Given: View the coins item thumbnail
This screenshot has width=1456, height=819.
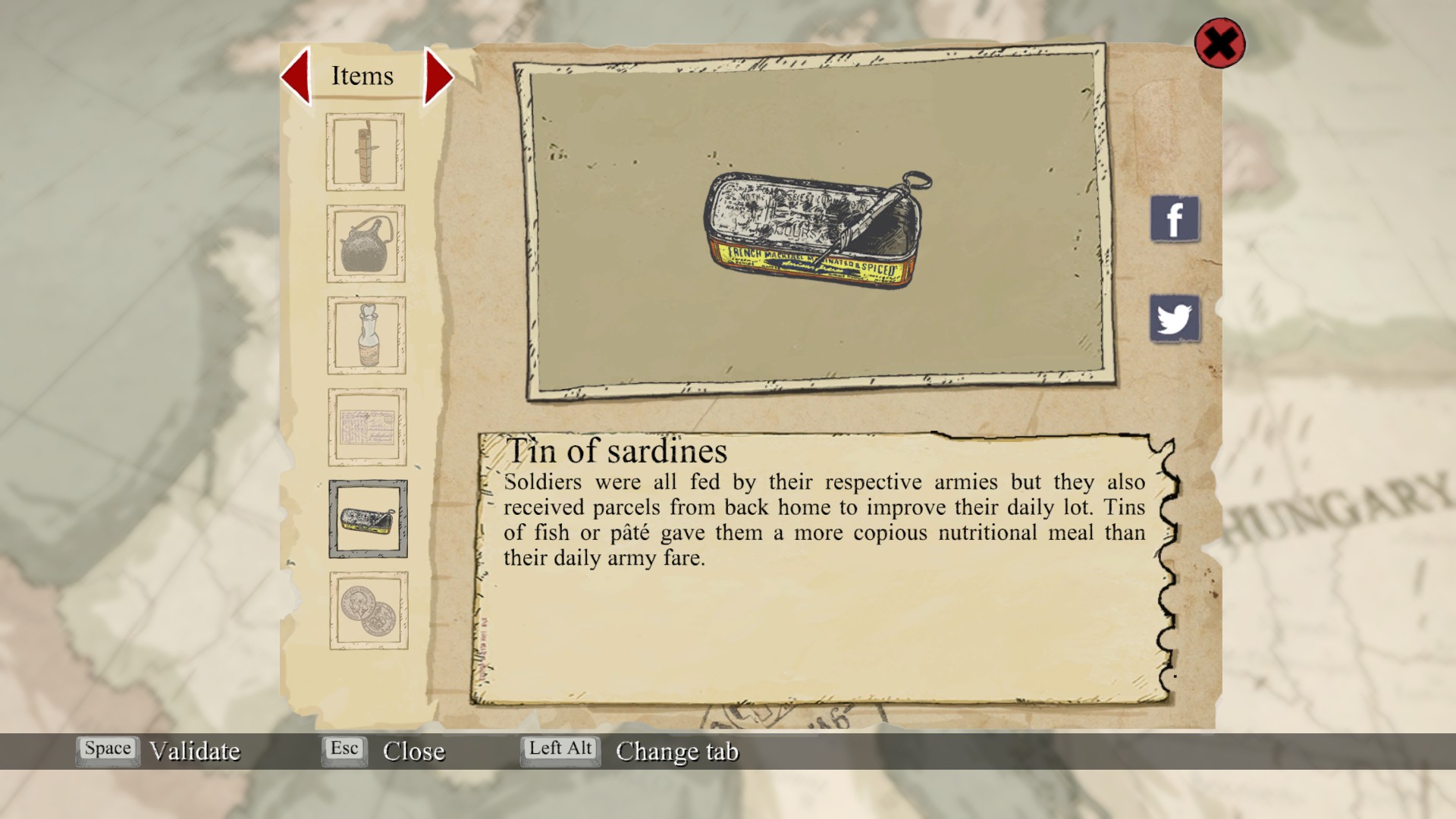Looking at the screenshot, I should click(369, 610).
